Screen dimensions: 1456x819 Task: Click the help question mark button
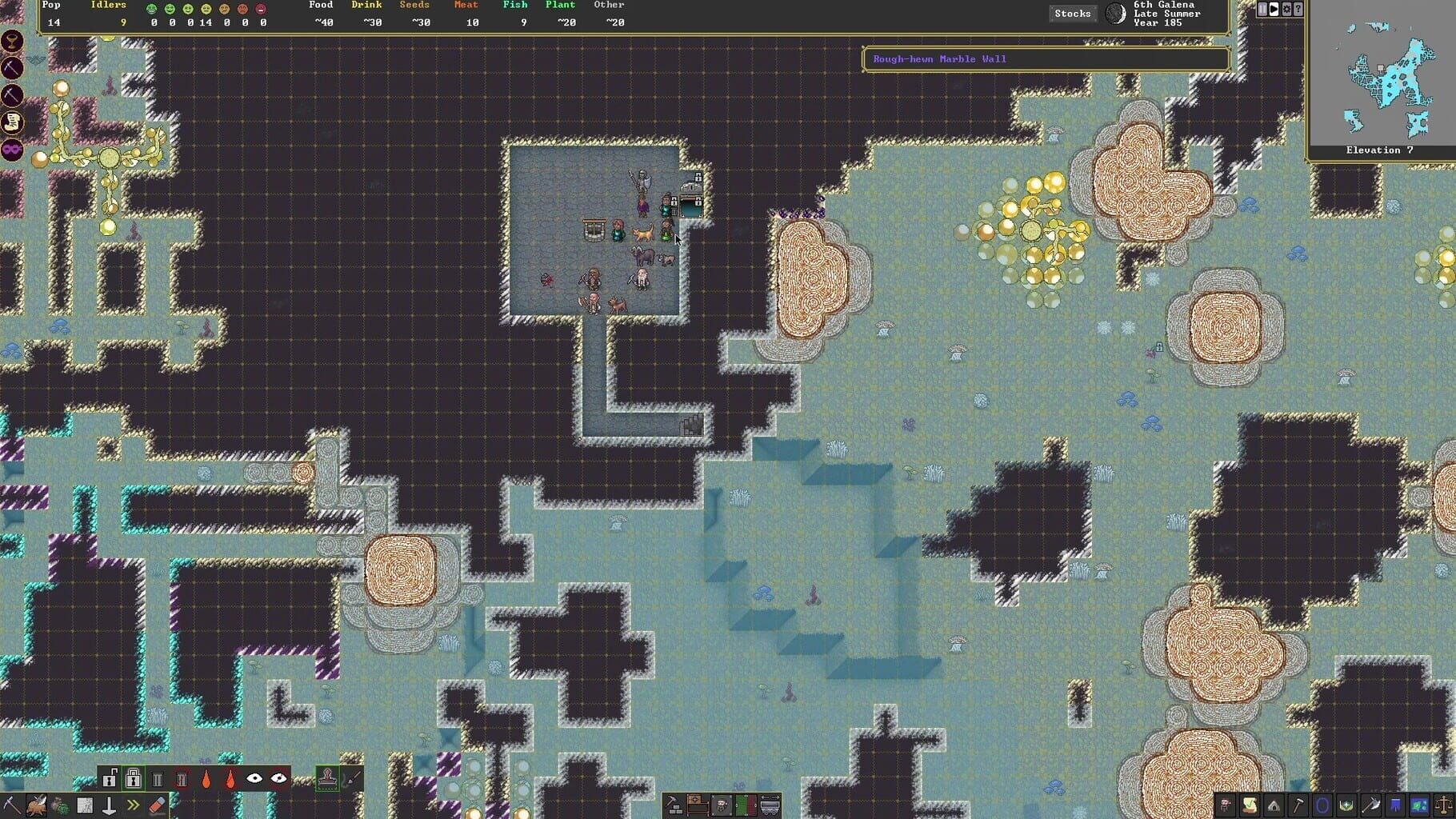click(1298, 9)
